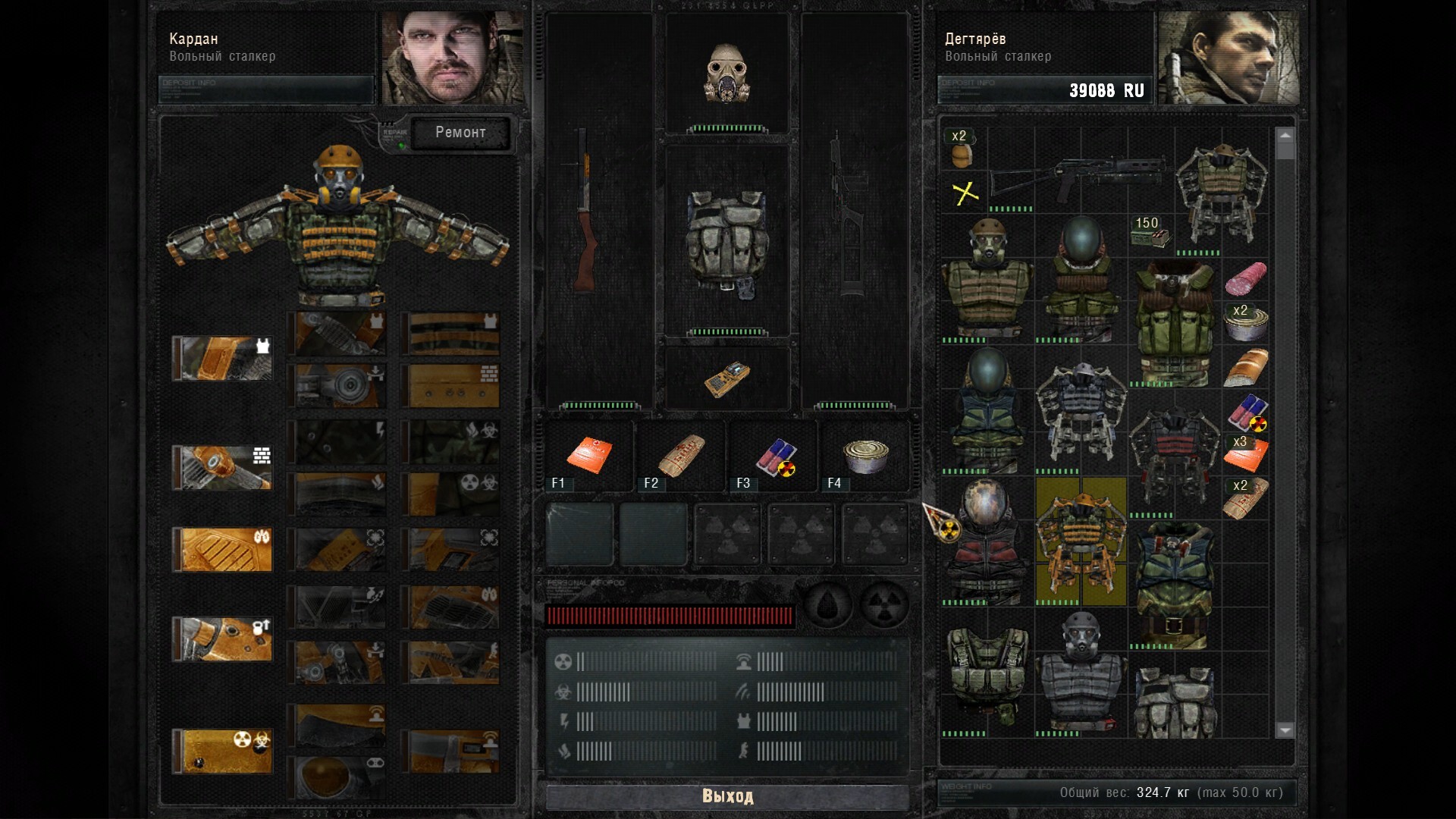
Task: Select the equipped detector device slot
Action: click(727, 378)
